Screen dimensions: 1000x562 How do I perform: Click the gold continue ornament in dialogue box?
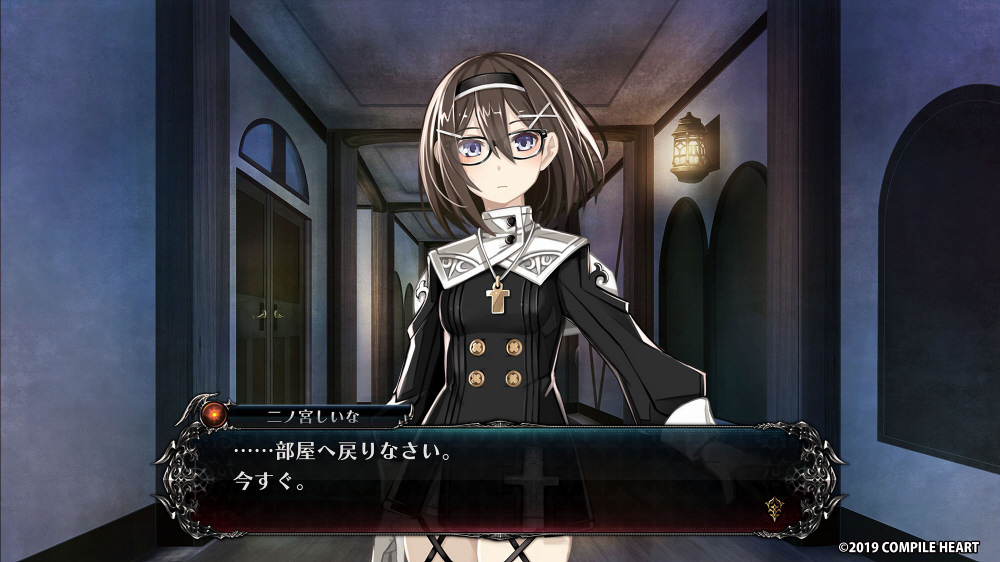tap(772, 506)
